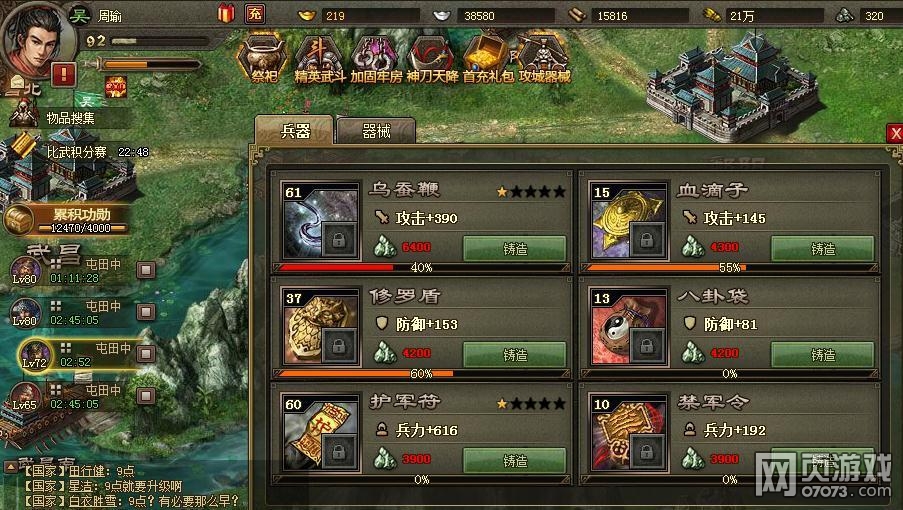Forge the 护军符 item
903x510 pixels.
click(x=514, y=461)
